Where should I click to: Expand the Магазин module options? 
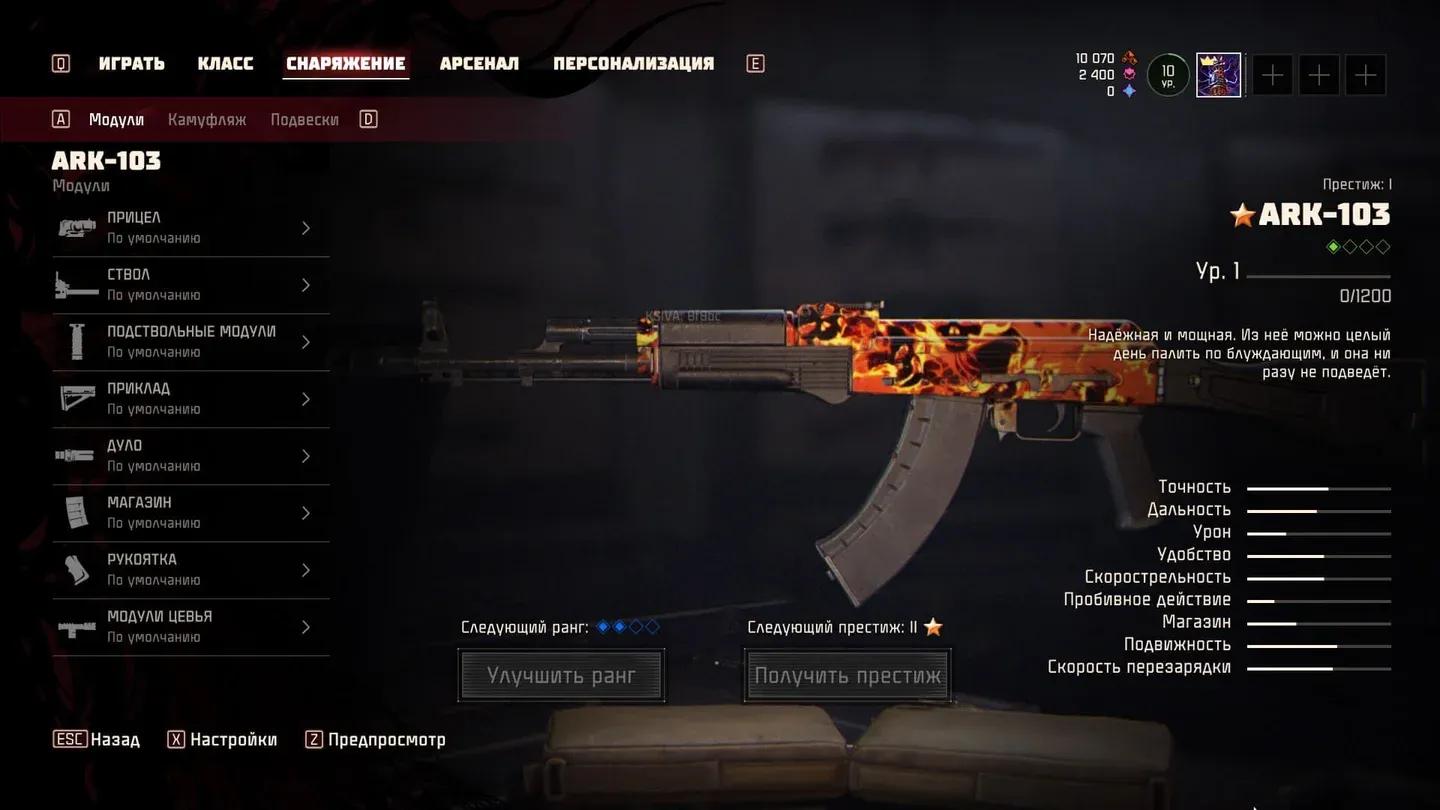pyautogui.click(x=306, y=512)
